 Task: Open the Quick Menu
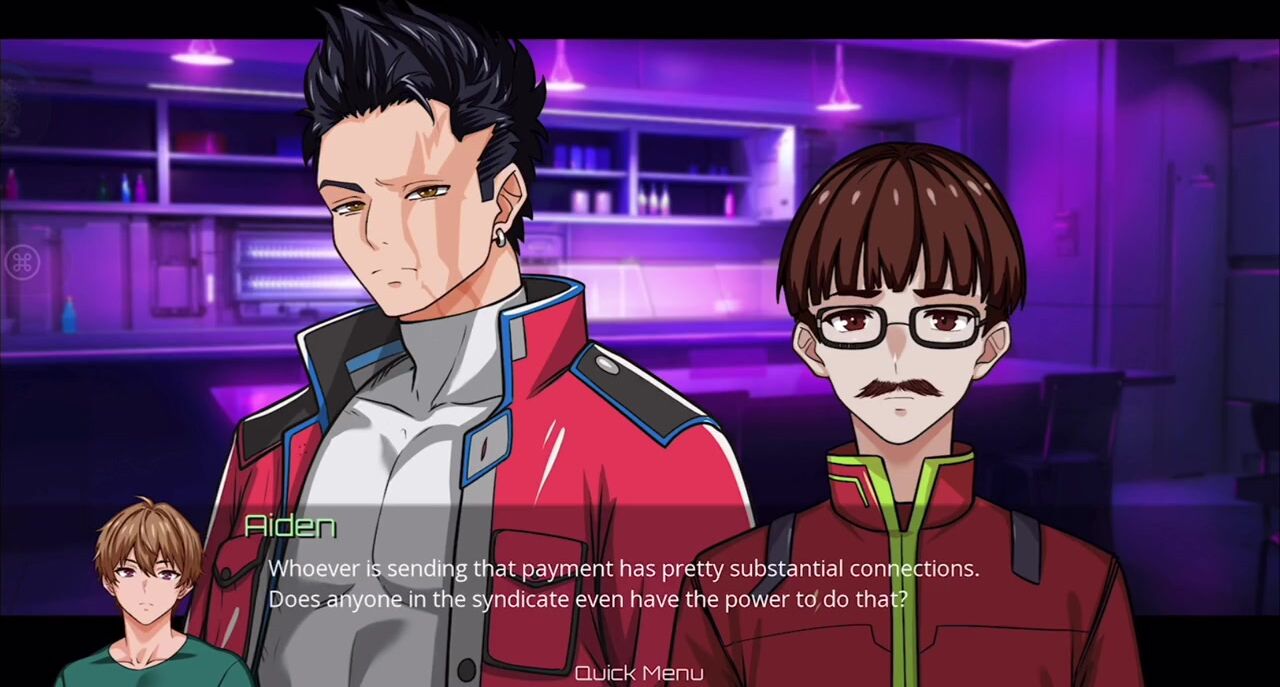pyautogui.click(x=639, y=673)
